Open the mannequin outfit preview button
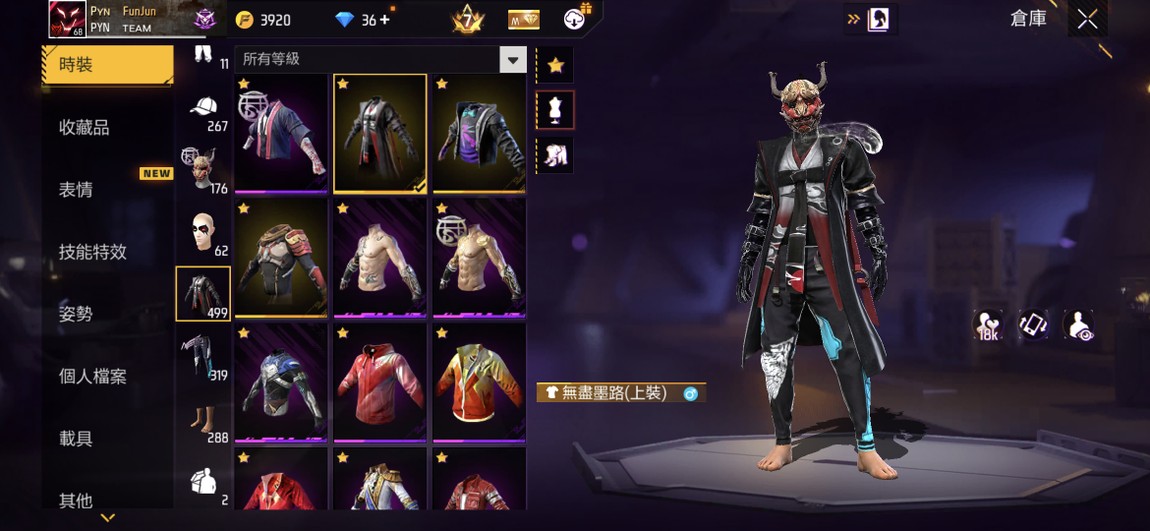 tap(556, 110)
